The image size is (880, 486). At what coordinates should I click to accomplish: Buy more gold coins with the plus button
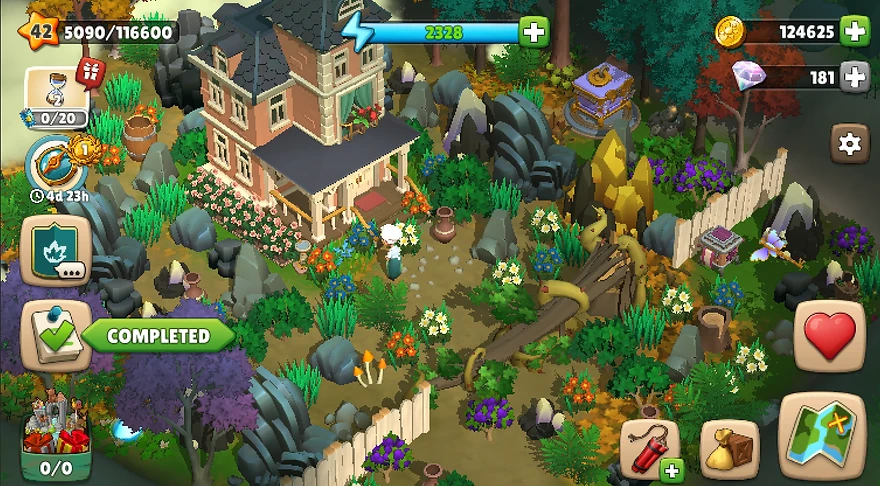pos(854,32)
